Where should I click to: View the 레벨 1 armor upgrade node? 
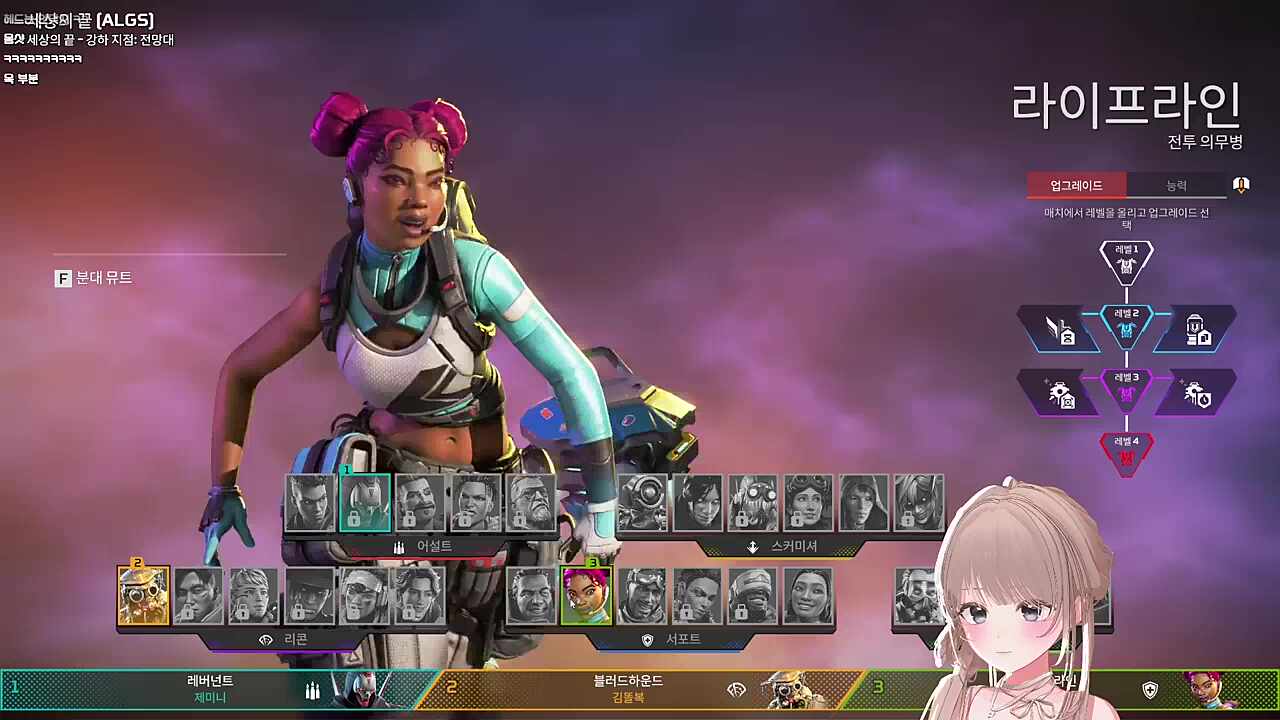coord(1126,261)
